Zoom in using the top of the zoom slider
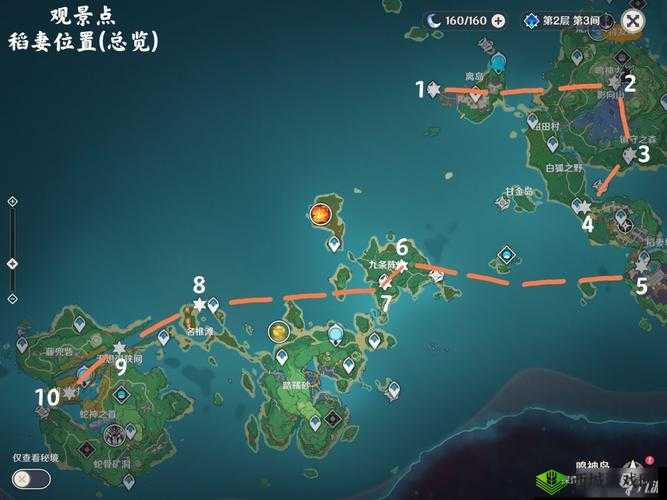Screen dimensions: 667x500 point(12,201)
